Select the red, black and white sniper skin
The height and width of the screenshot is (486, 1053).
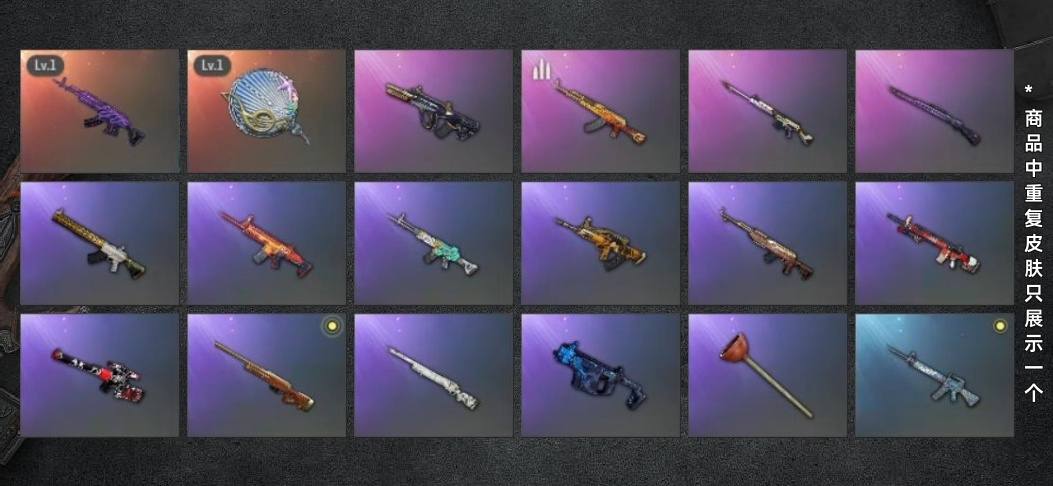(x=100, y=375)
